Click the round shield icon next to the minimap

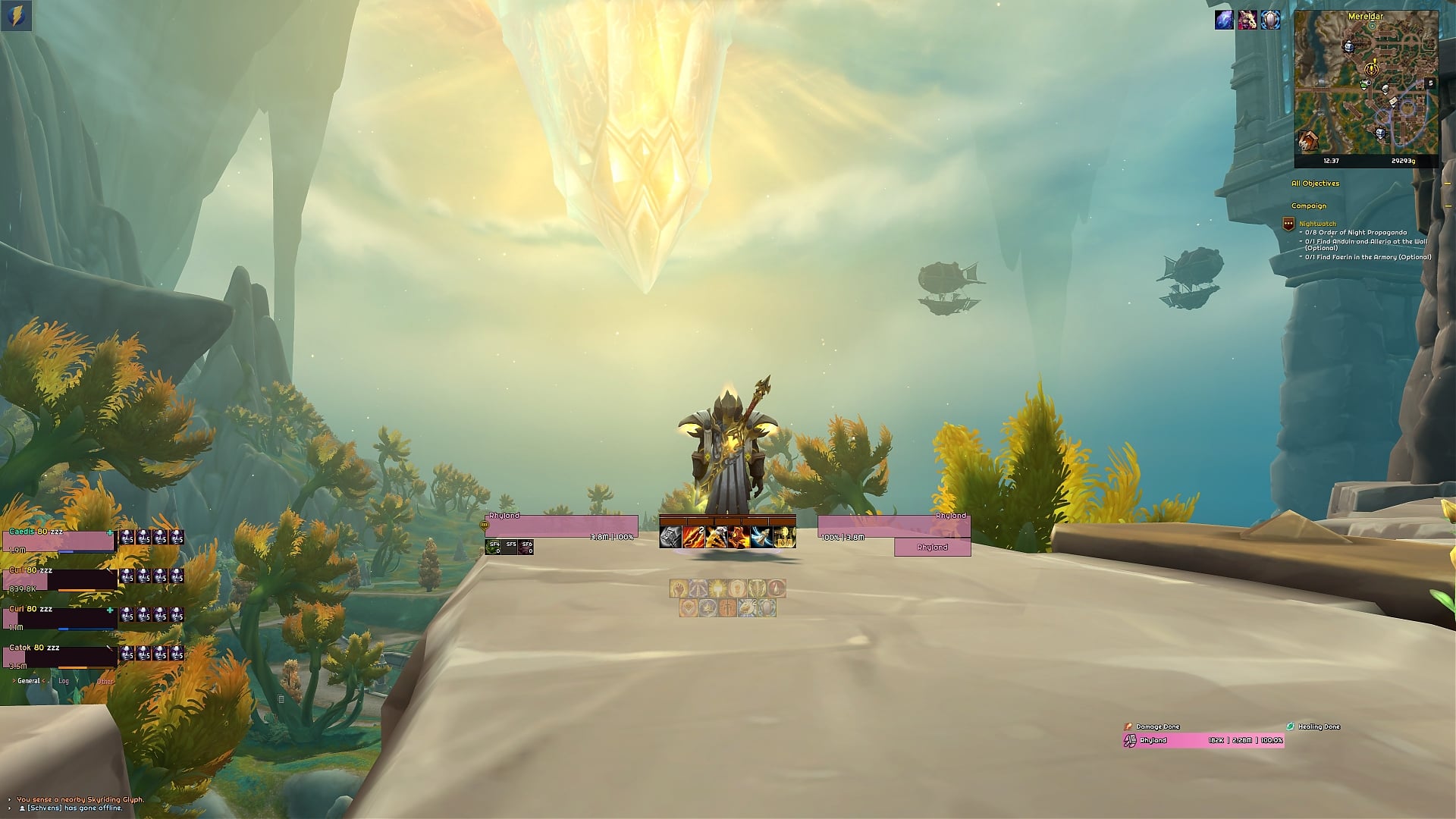(1269, 20)
